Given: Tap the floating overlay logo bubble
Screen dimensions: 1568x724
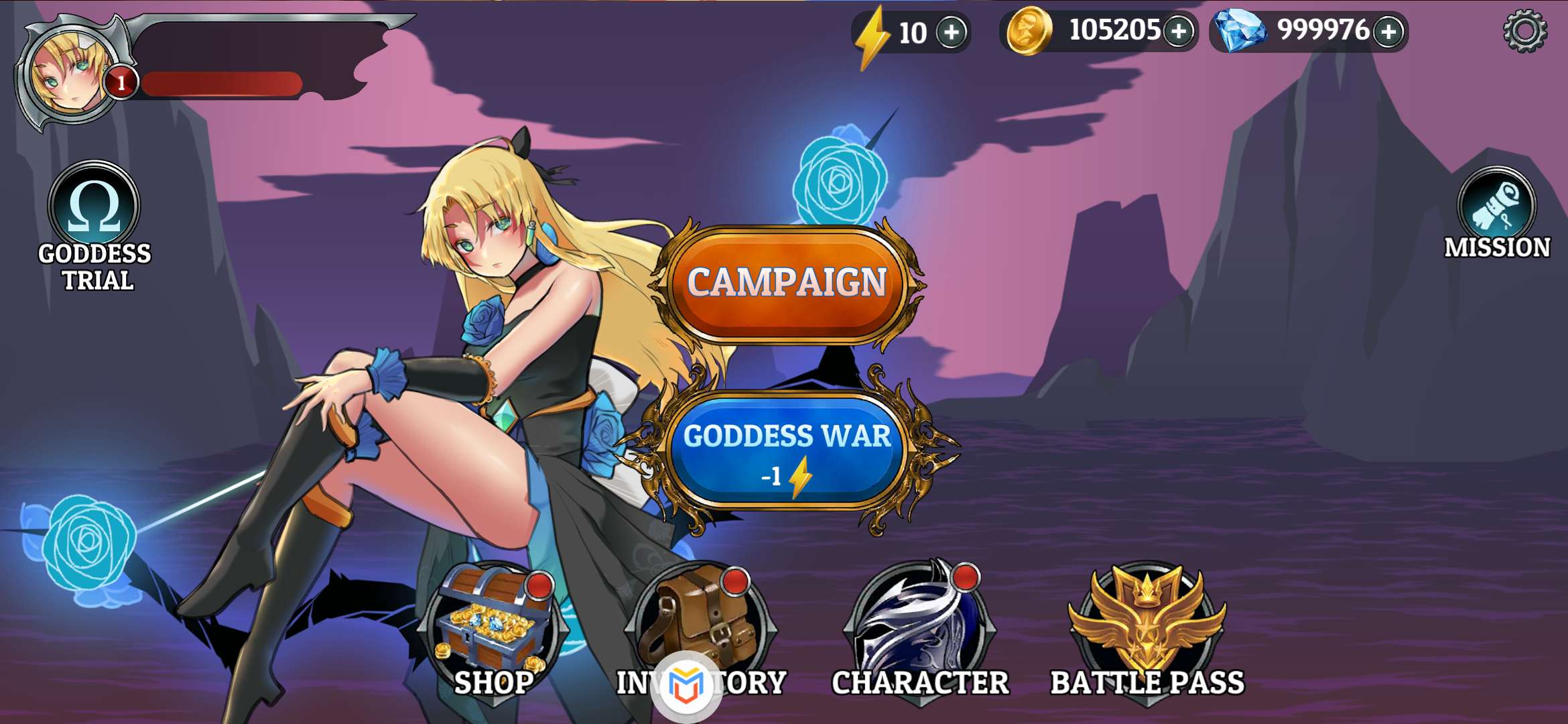Looking at the screenshot, I should point(685,686).
